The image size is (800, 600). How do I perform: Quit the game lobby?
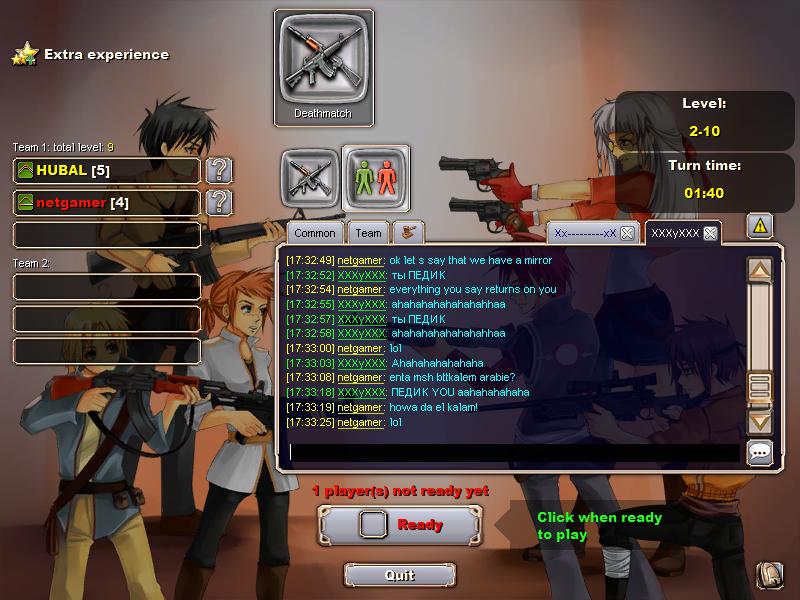399,575
